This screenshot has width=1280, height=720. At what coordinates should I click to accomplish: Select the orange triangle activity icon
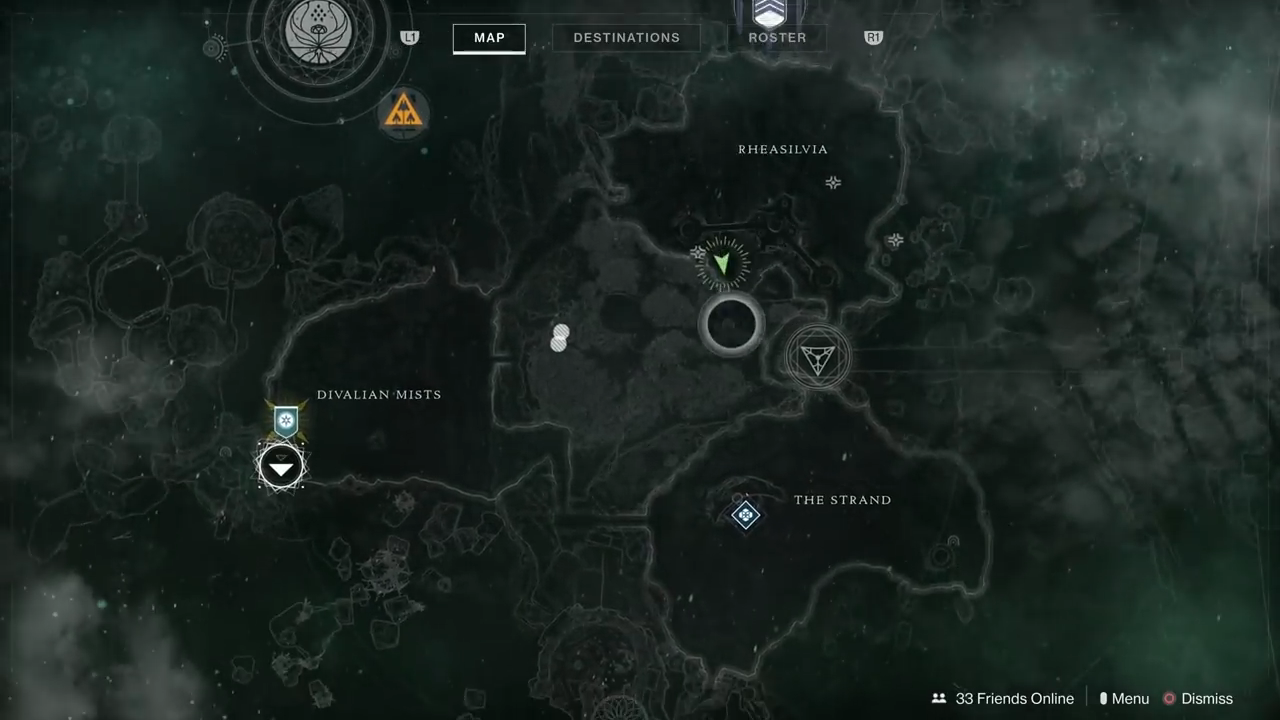[404, 112]
